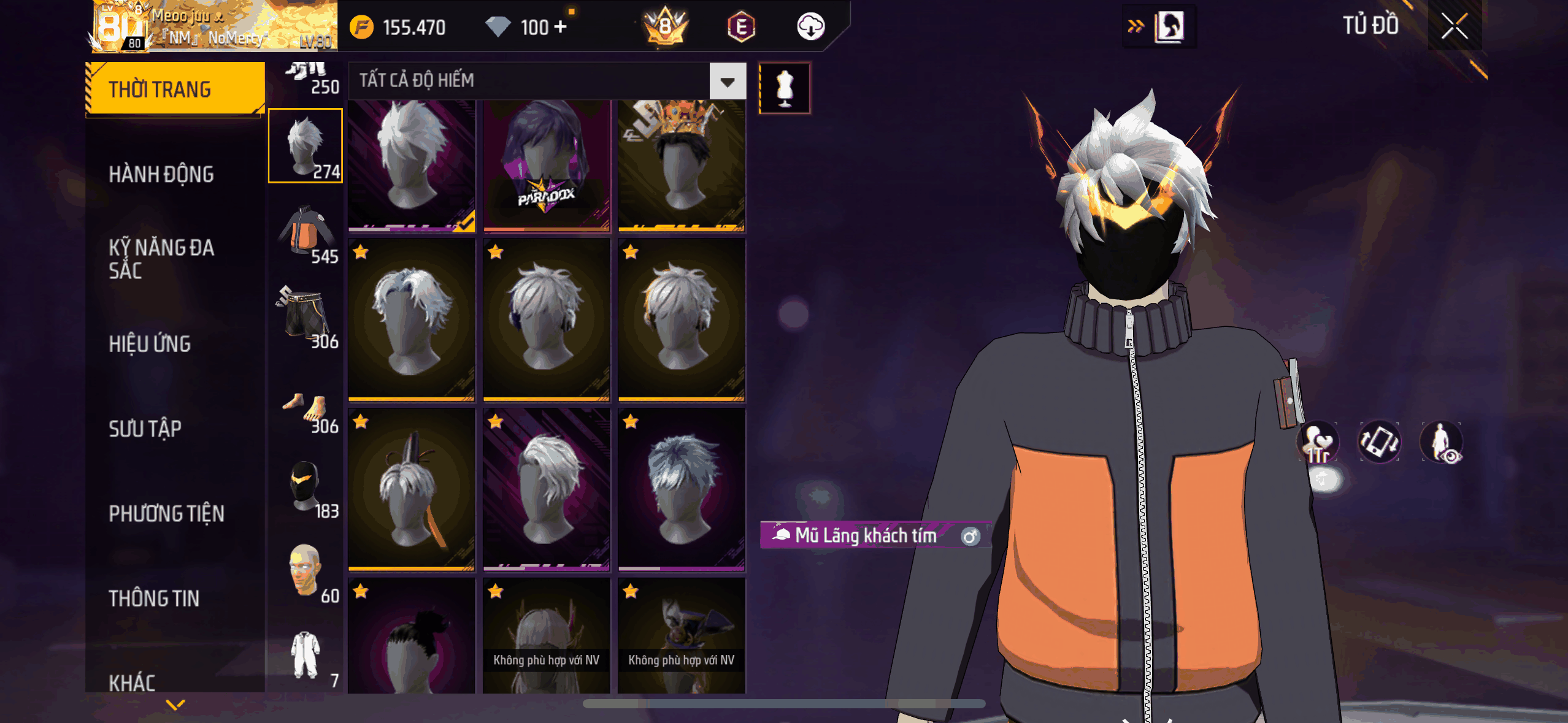Switch to the HÀNH ĐỘNG tab
This screenshot has width=1568, height=723.
(161, 174)
